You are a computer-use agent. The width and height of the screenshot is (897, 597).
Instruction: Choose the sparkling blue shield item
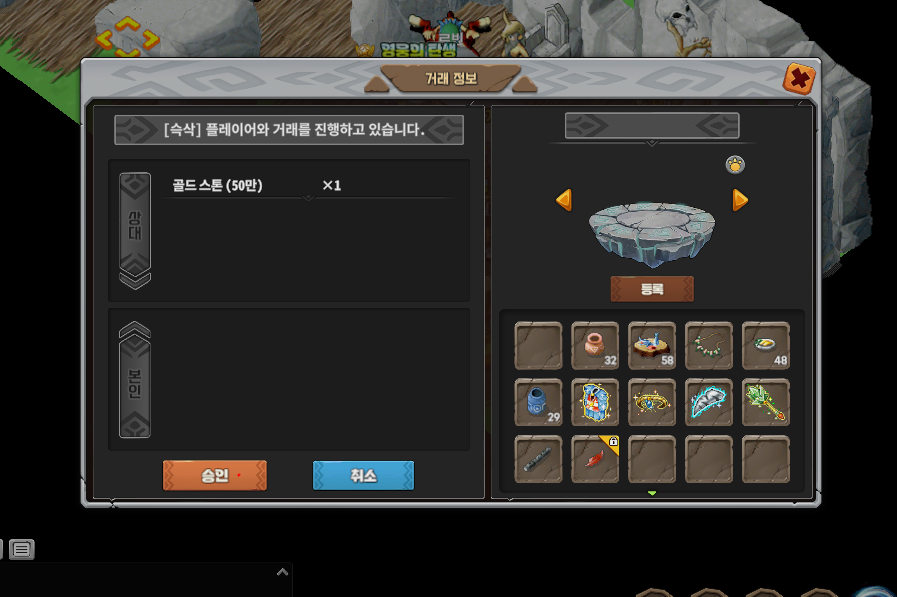[595, 403]
